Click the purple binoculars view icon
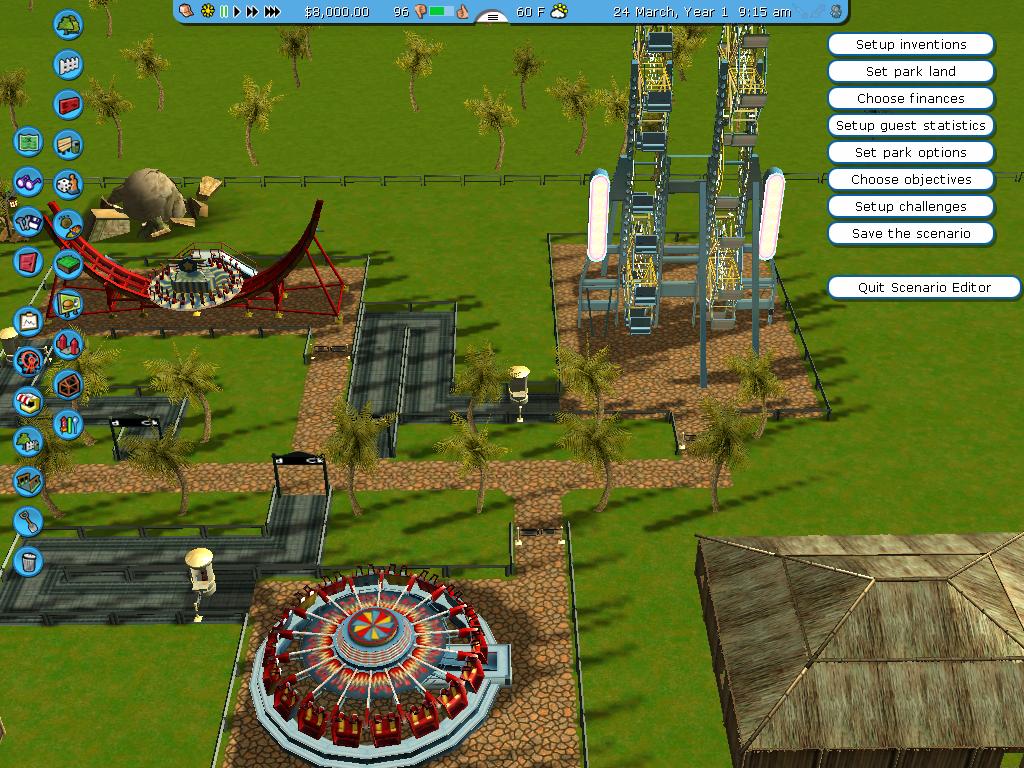The width and height of the screenshot is (1024, 768). [28, 183]
